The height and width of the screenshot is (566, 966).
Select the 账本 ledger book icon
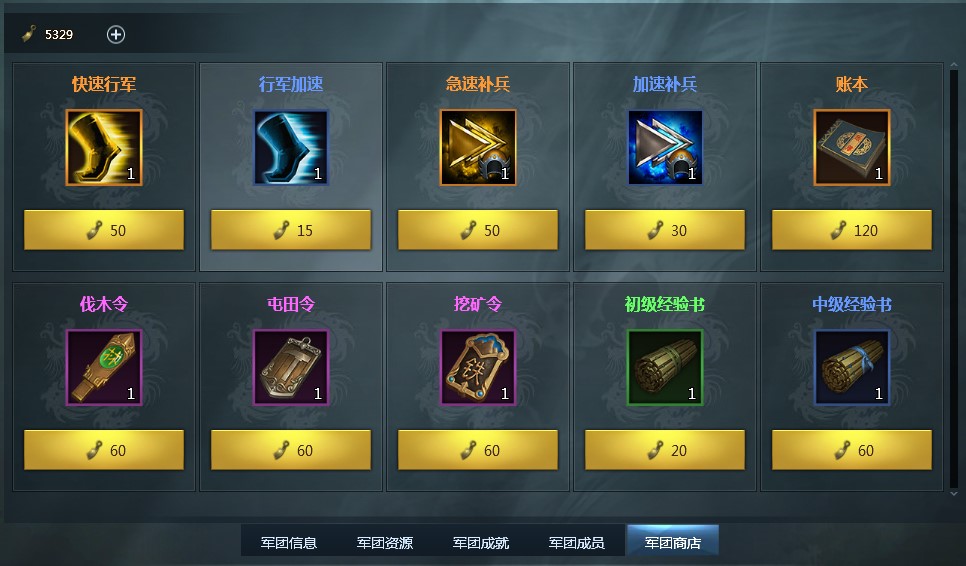pos(852,147)
